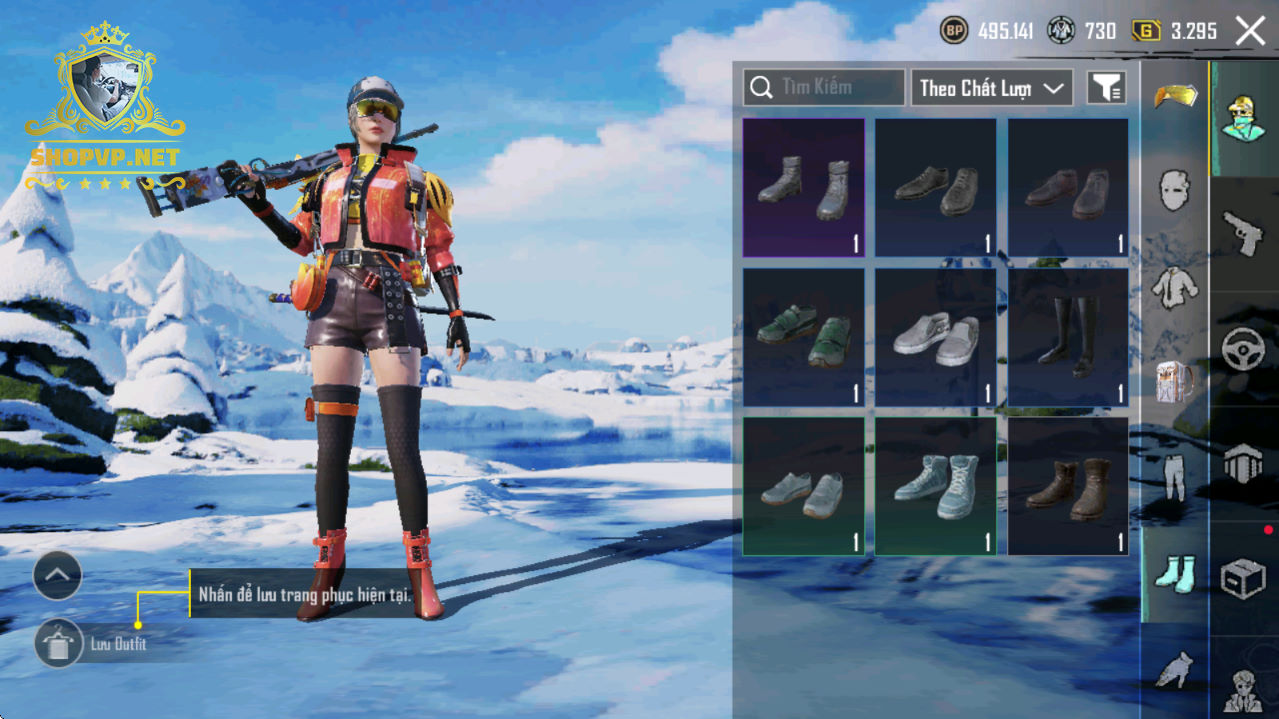Select the brown fur-lined boots
The width and height of the screenshot is (1279, 719).
pyautogui.click(x=1067, y=486)
